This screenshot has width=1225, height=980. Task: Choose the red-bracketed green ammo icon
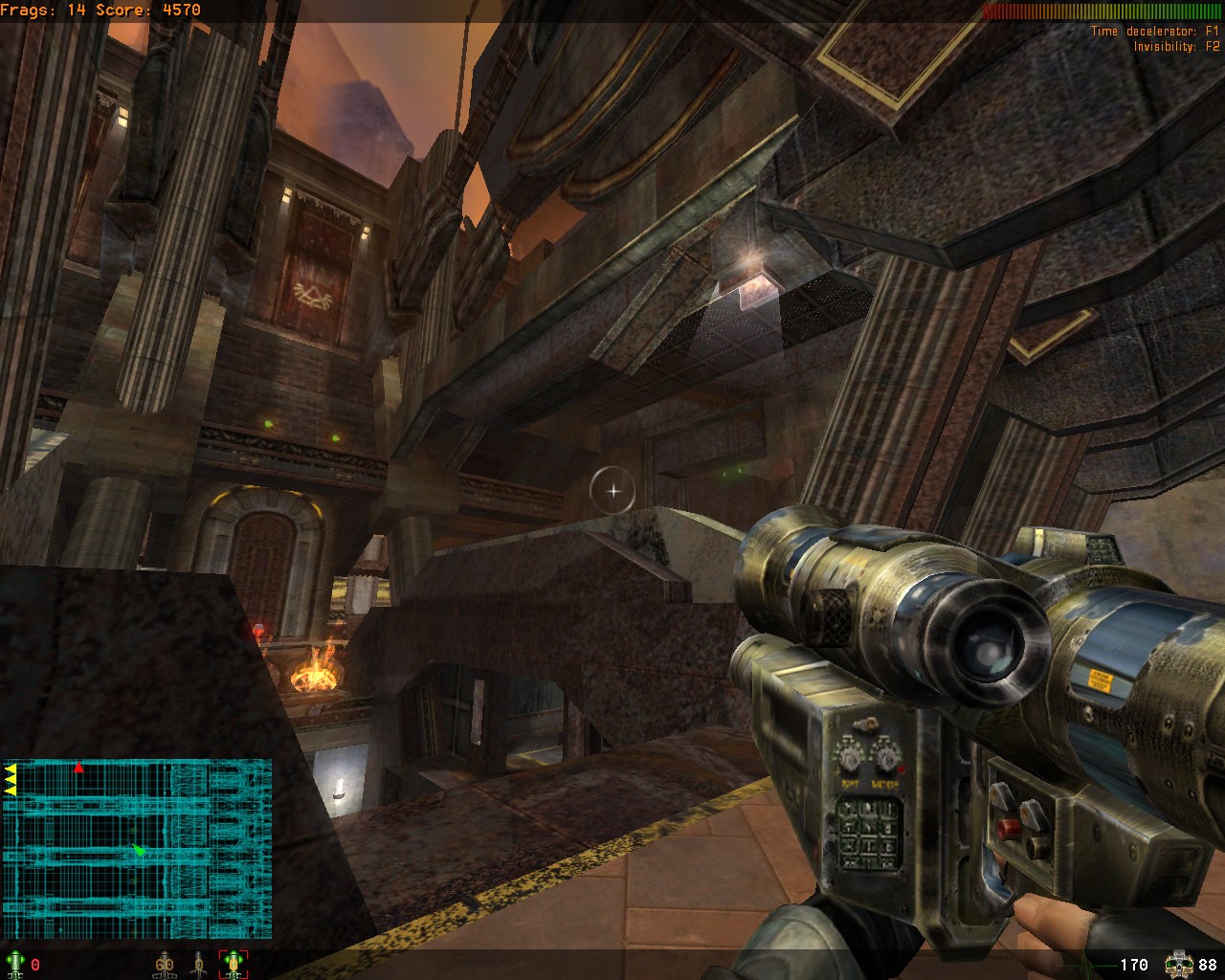[234, 964]
